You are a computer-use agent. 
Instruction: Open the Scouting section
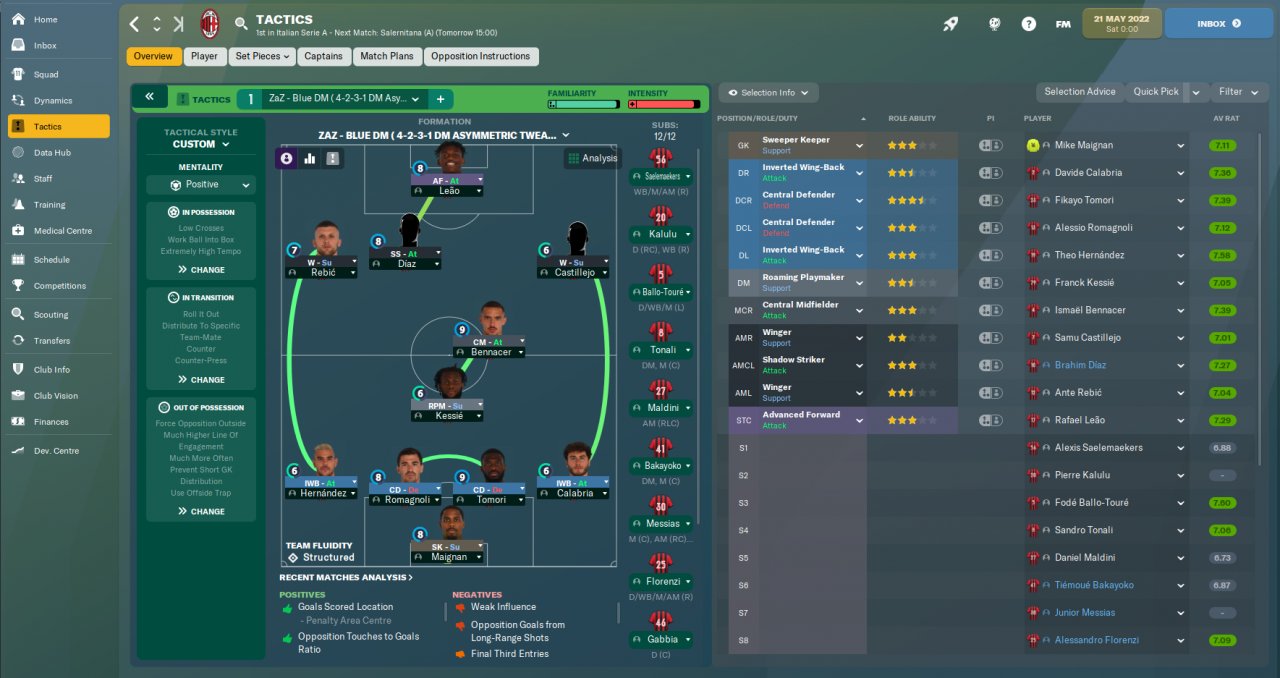[x=51, y=315]
